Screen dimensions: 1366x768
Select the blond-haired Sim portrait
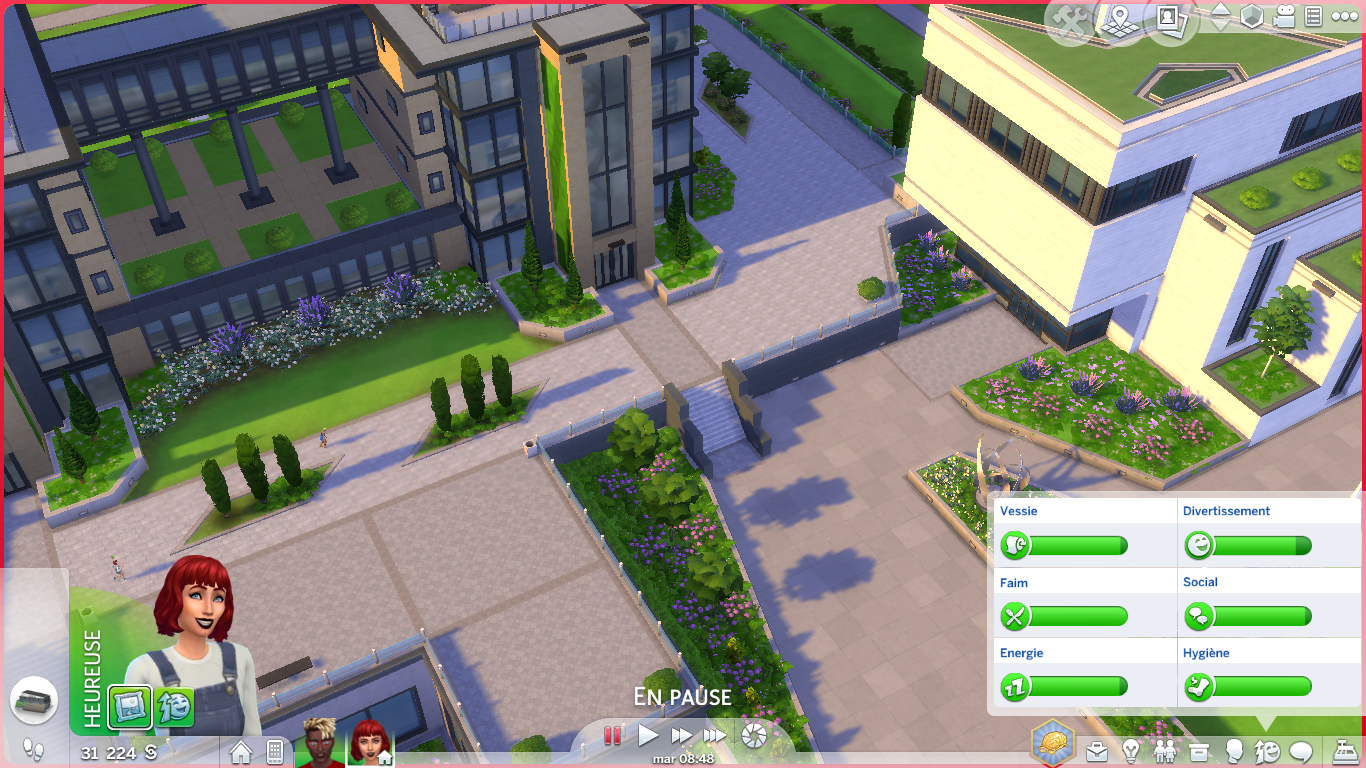click(x=318, y=742)
